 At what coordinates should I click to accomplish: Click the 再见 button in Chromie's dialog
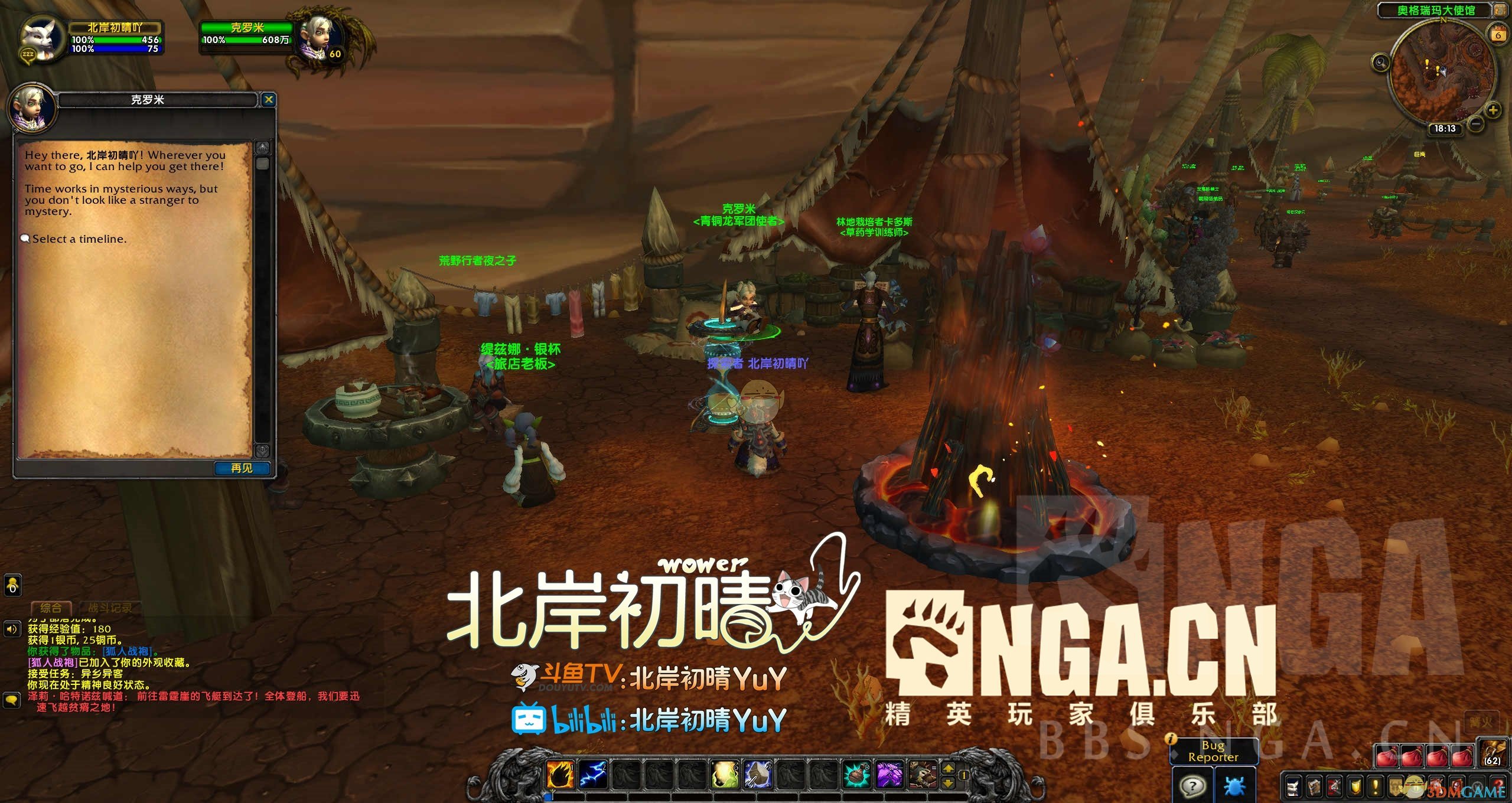click(241, 468)
